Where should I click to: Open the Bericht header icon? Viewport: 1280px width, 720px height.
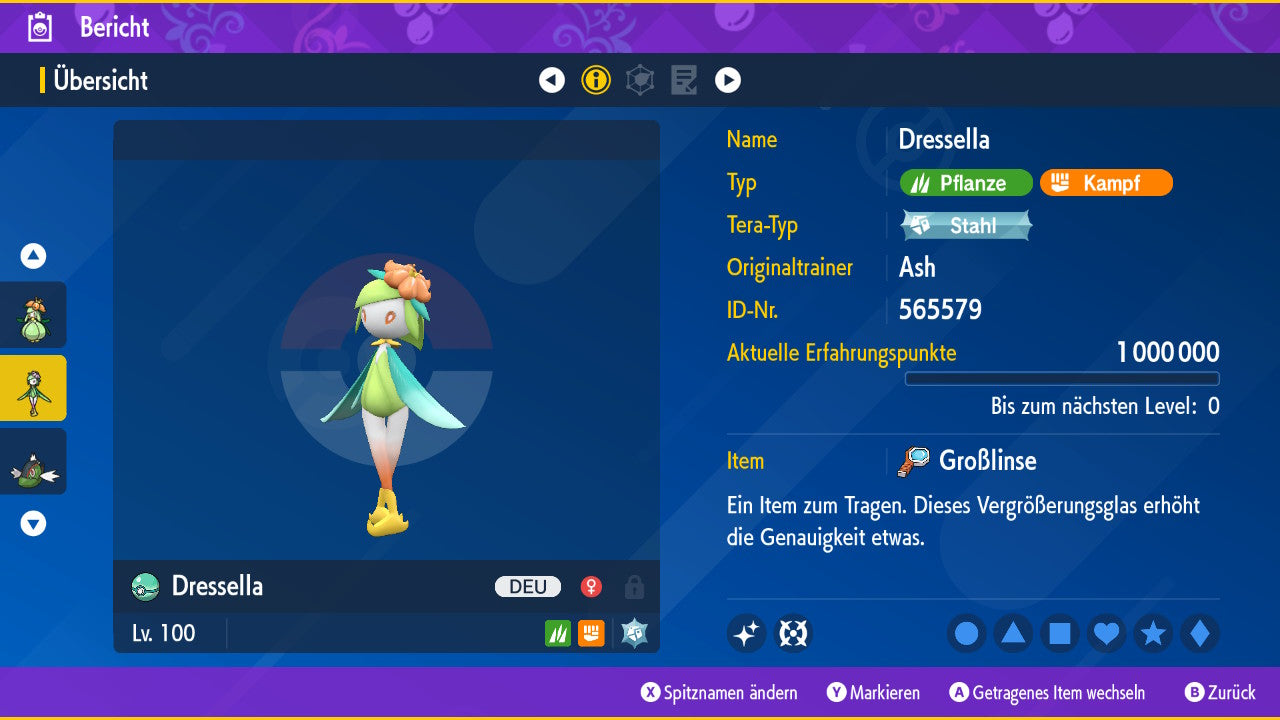[x=41, y=27]
